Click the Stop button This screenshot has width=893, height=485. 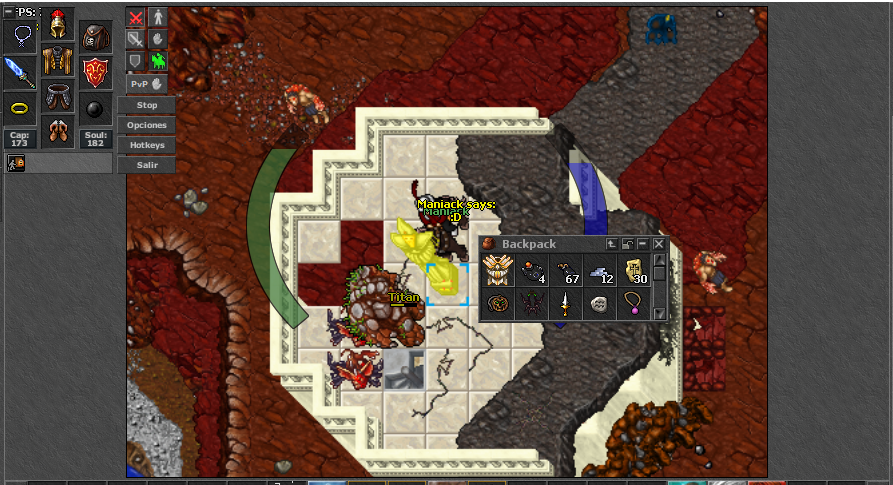147,105
